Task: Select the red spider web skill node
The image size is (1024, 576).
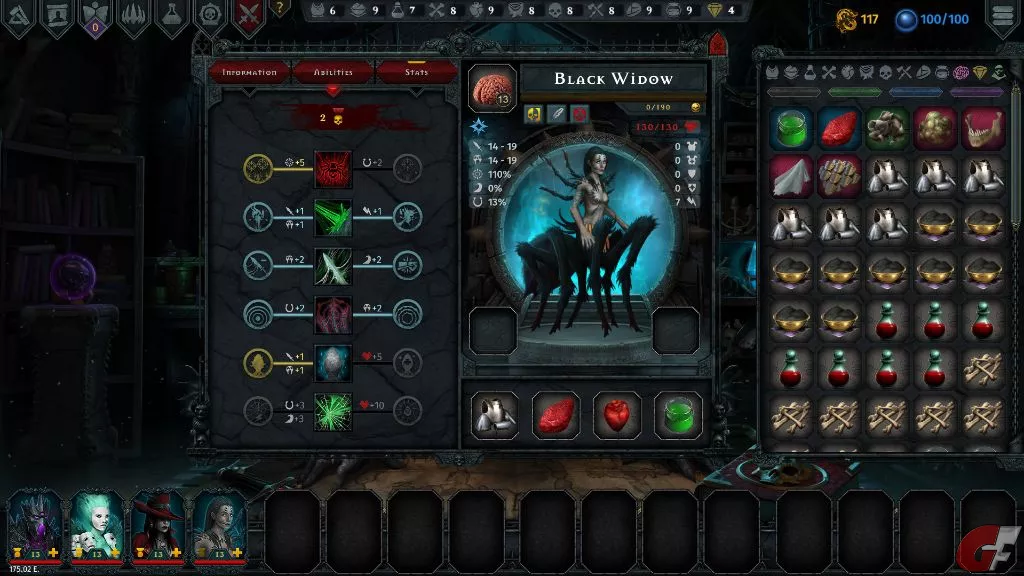Action: (333, 168)
